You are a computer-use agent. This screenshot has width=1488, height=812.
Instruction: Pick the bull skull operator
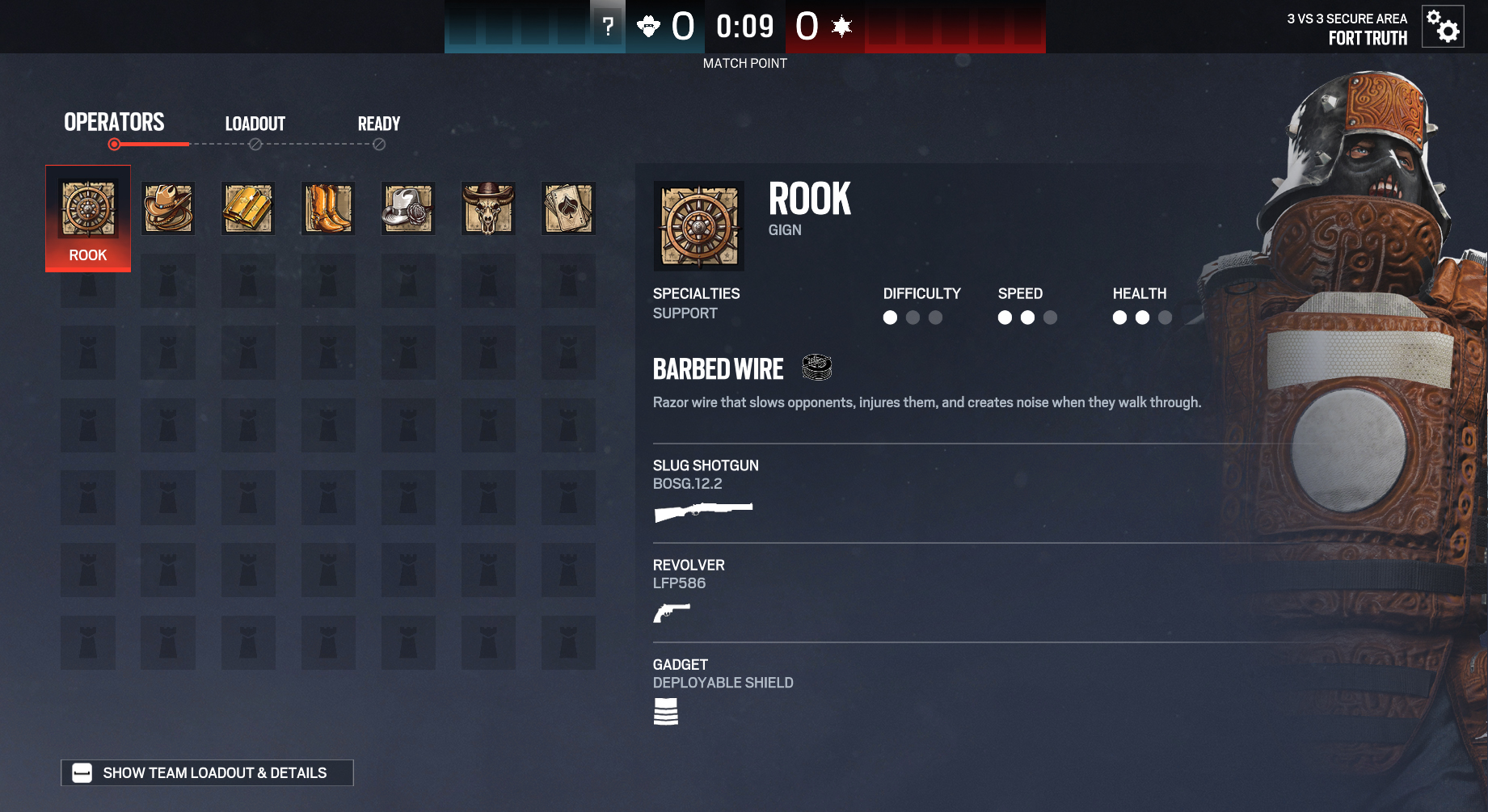pyautogui.click(x=488, y=208)
